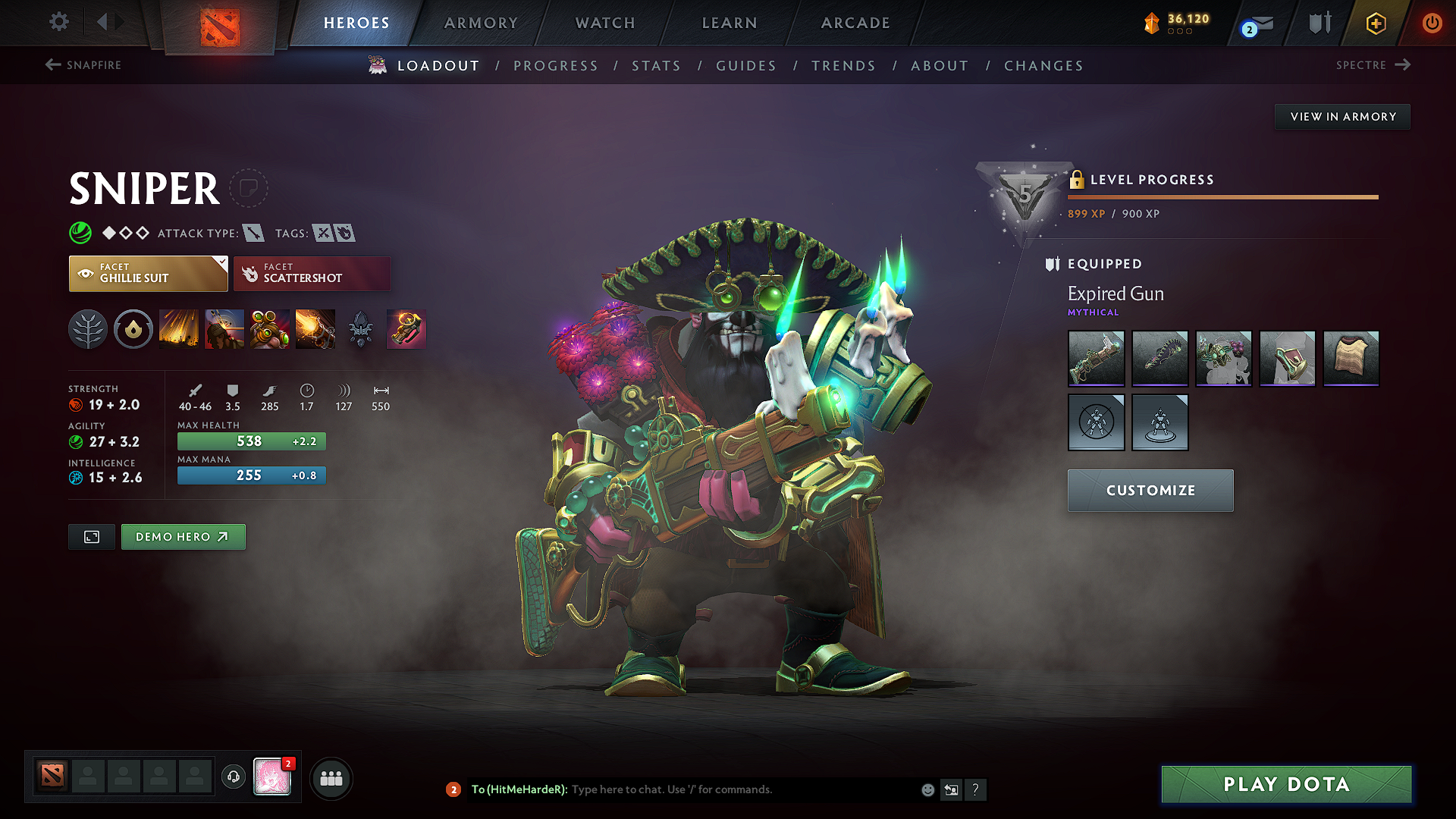Expand the Ghillie Suit facet dropdown arrow

pyautogui.click(x=221, y=265)
